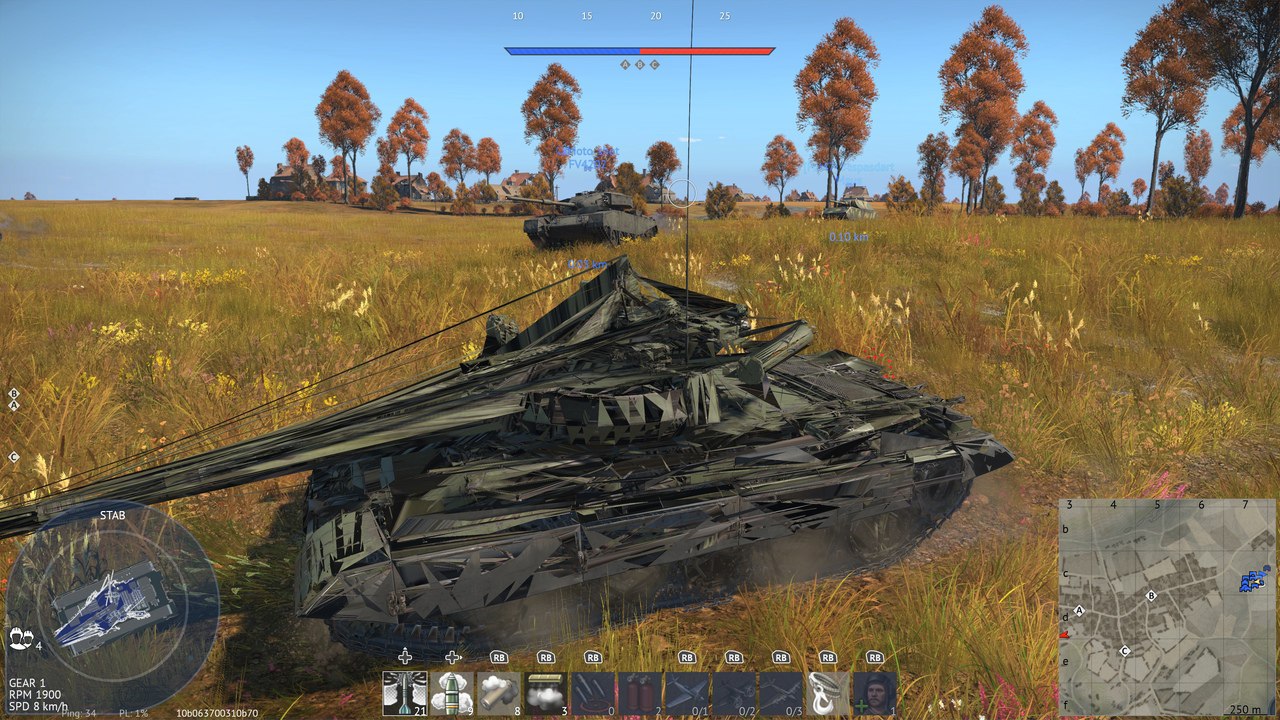
Task: Use the red fire extinguishers
Action: [x=640, y=692]
